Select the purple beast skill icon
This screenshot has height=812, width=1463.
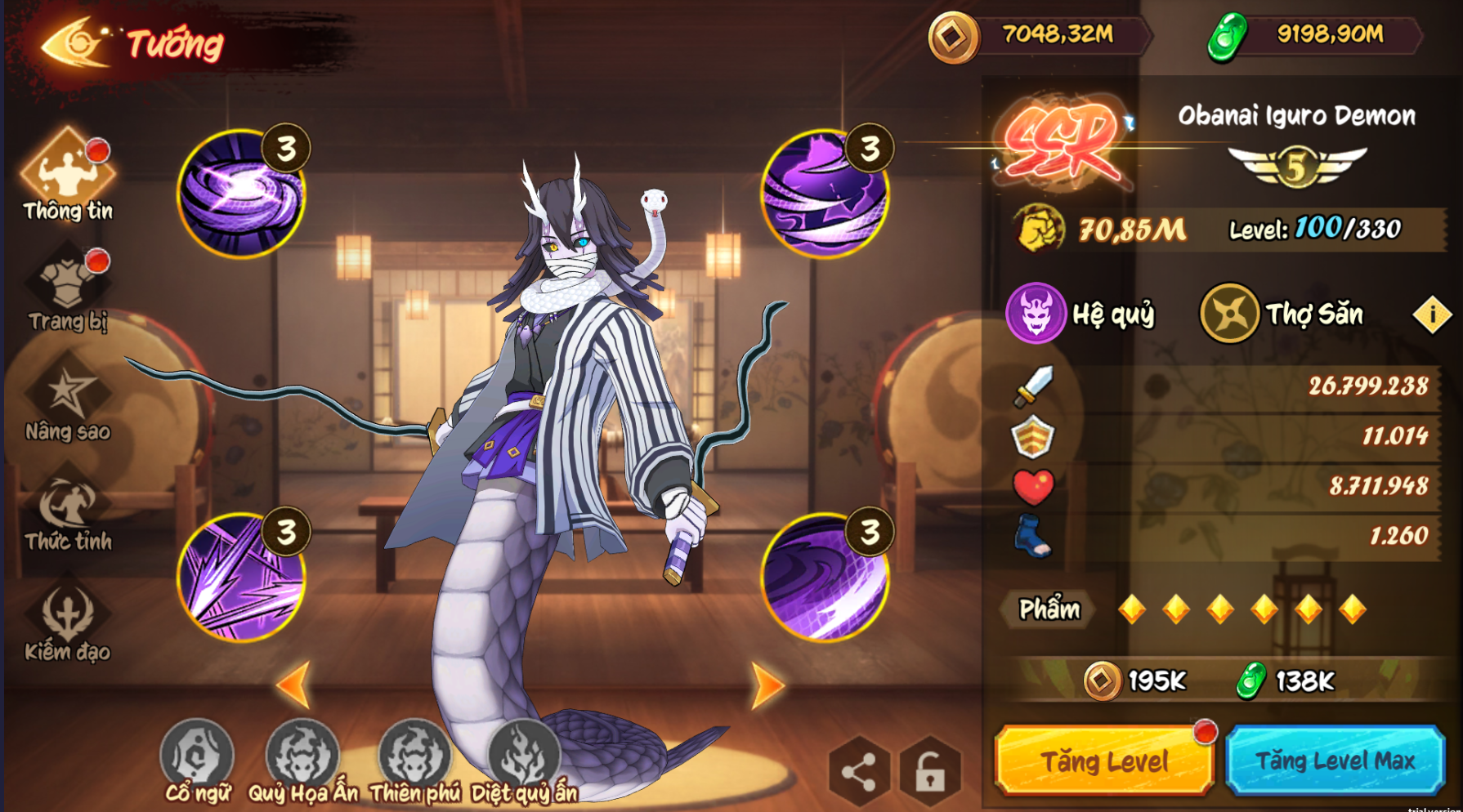click(824, 194)
